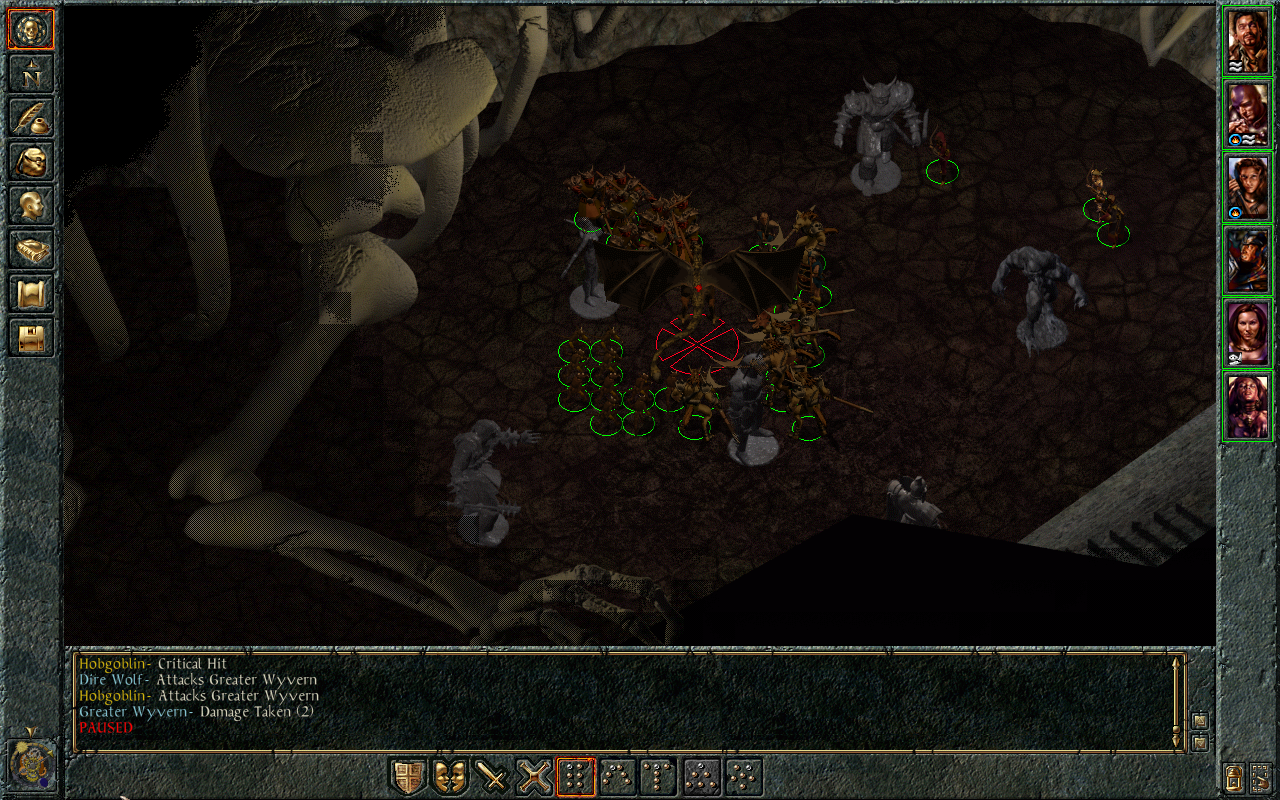This screenshot has height=800, width=1280.
Task: Click the crossed swords stop button
Action: click(x=534, y=777)
